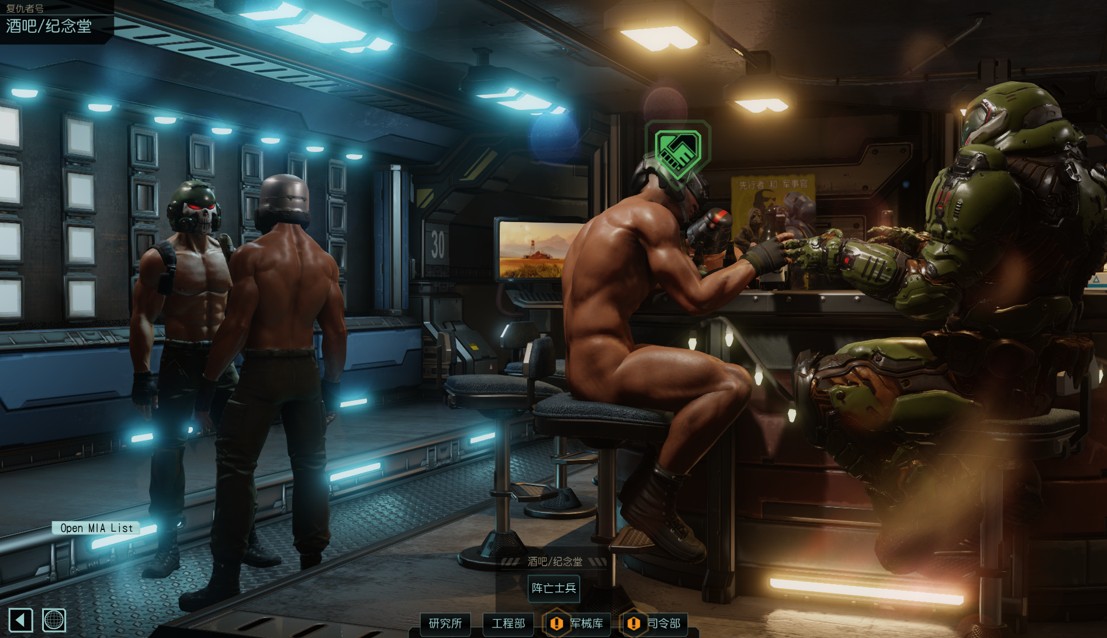Switch to the 工程部 engineering room
This screenshot has height=638, width=1107.
(x=508, y=623)
